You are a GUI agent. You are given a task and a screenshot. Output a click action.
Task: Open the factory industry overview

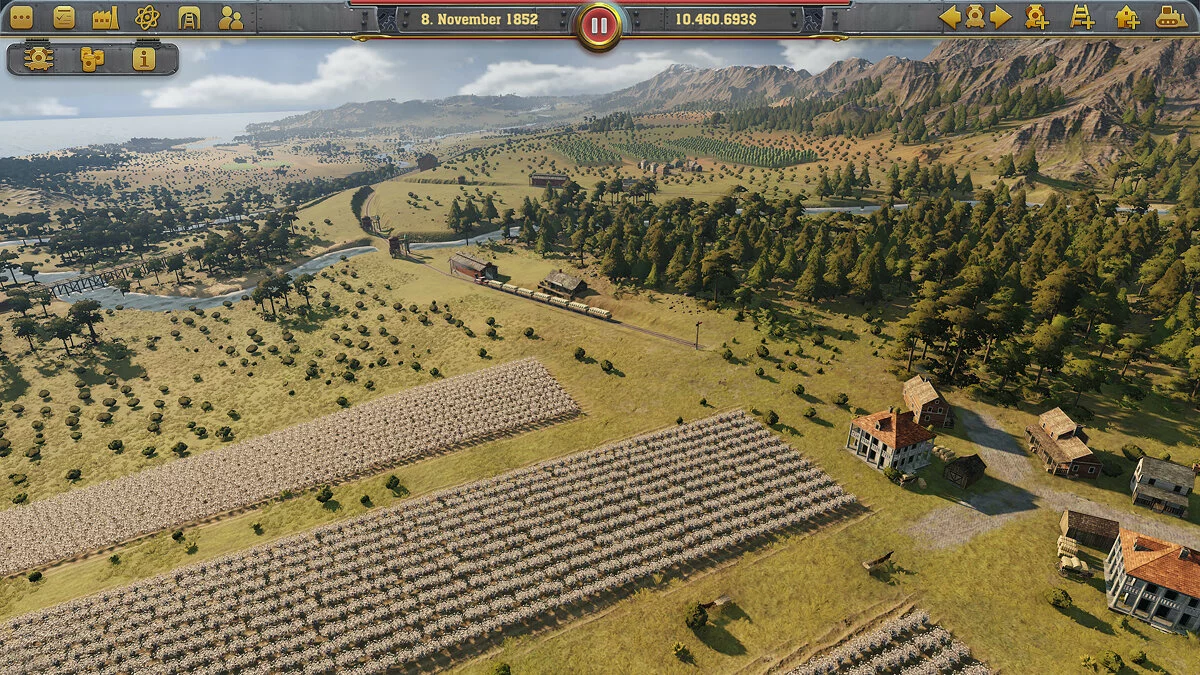coord(105,17)
